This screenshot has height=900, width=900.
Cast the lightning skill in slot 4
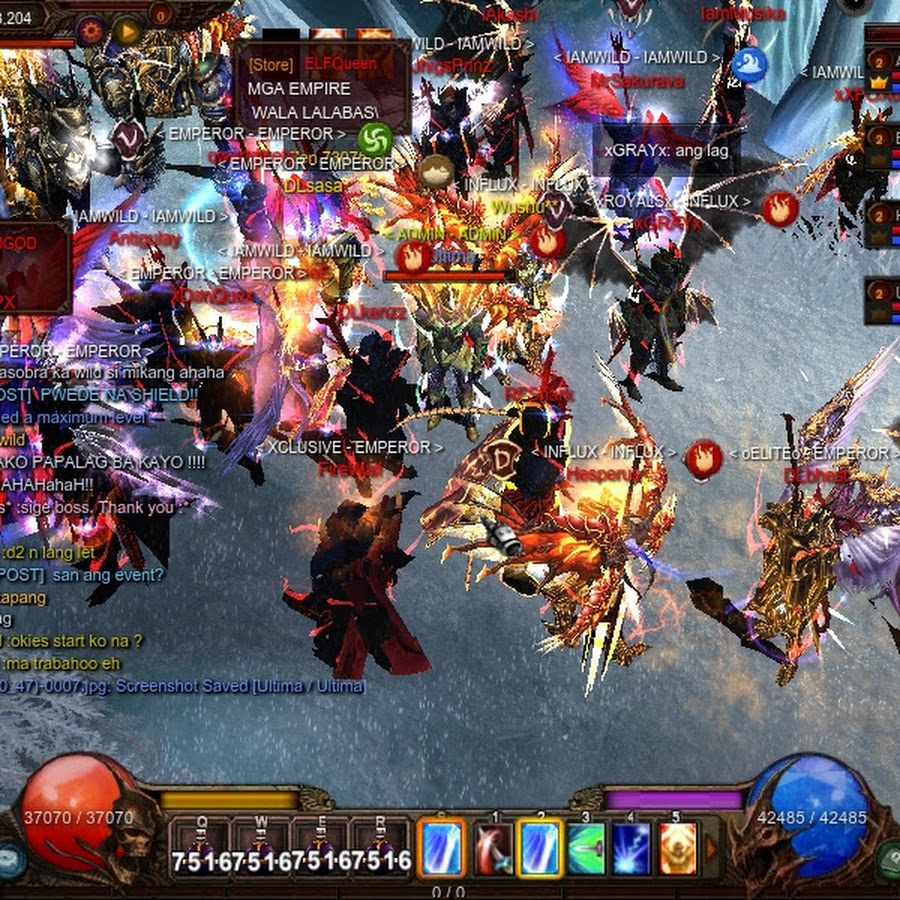tap(632, 849)
